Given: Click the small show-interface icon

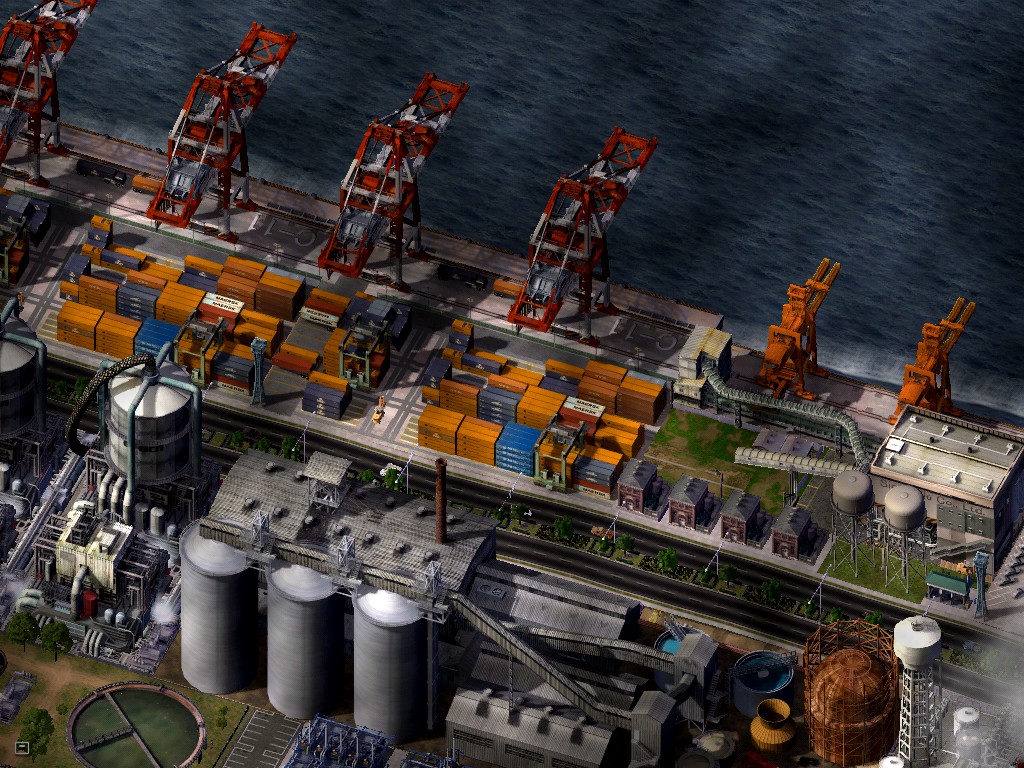Looking at the screenshot, I should tap(22, 746).
